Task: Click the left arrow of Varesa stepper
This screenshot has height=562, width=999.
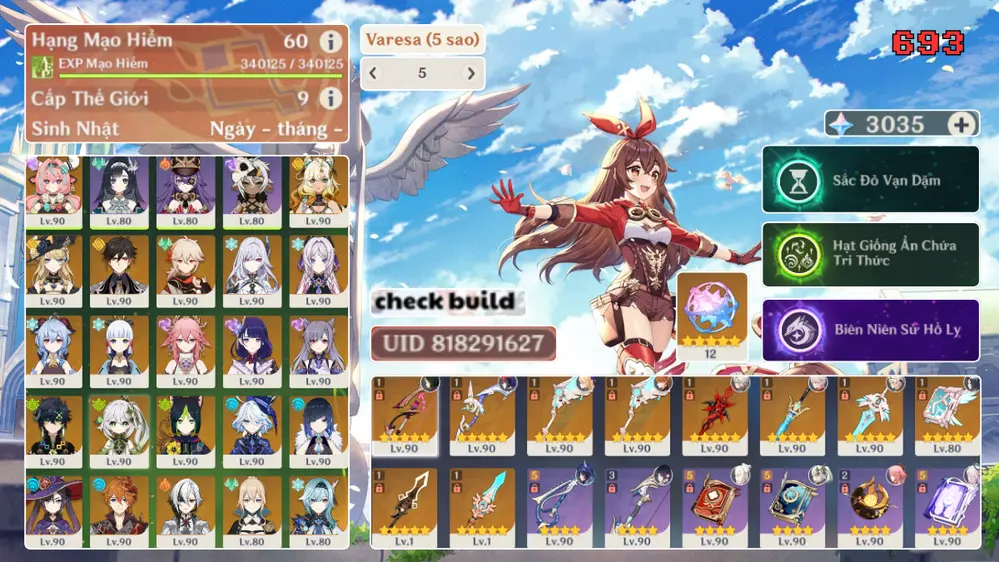Action: pyautogui.click(x=374, y=73)
